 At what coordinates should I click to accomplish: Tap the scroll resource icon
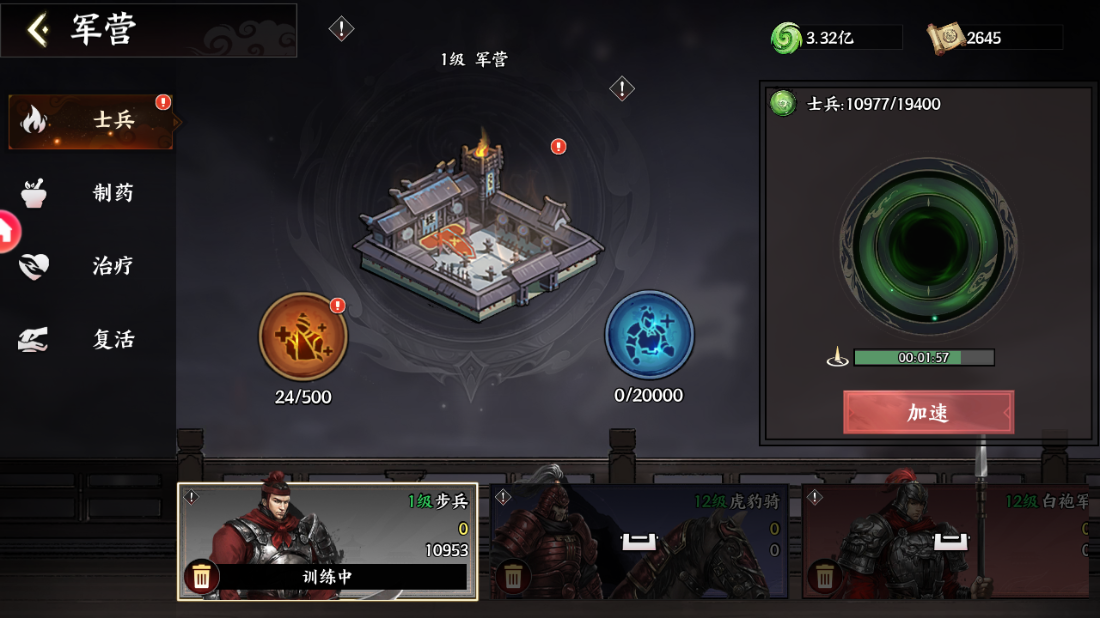point(944,38)
